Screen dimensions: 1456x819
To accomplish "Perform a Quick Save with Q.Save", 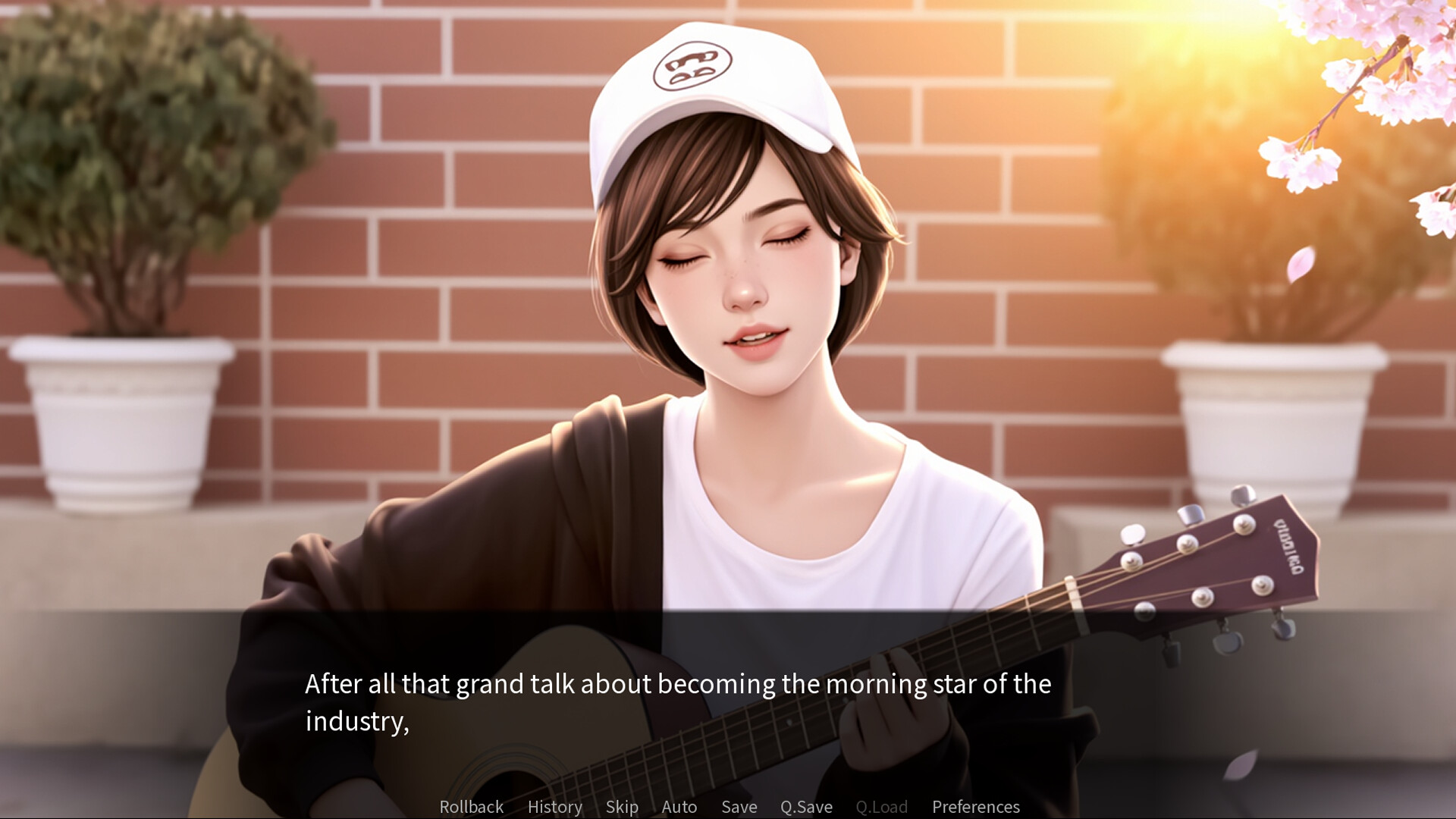I will pos(806,807).
